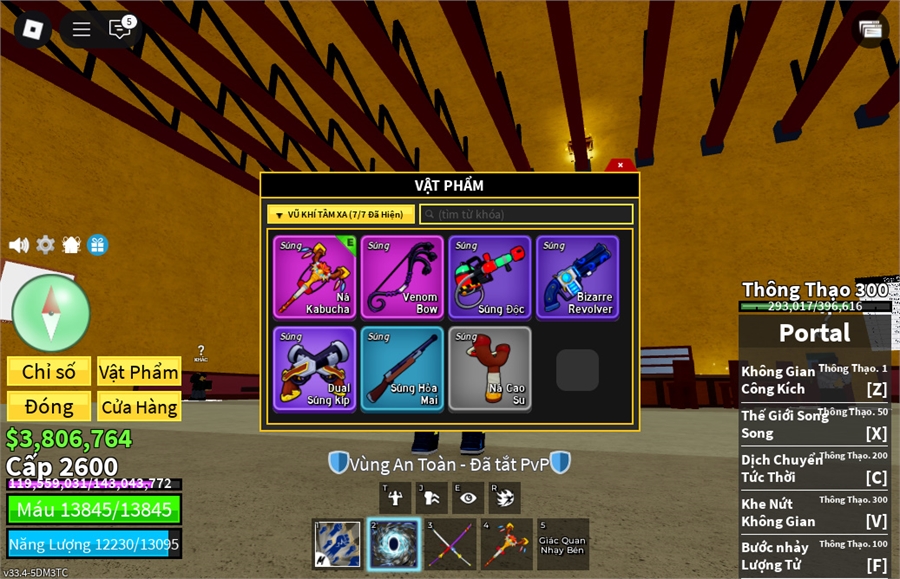Screen dimensions: 900x579
Task: Click the keyword search field
Action: [526, 214]
